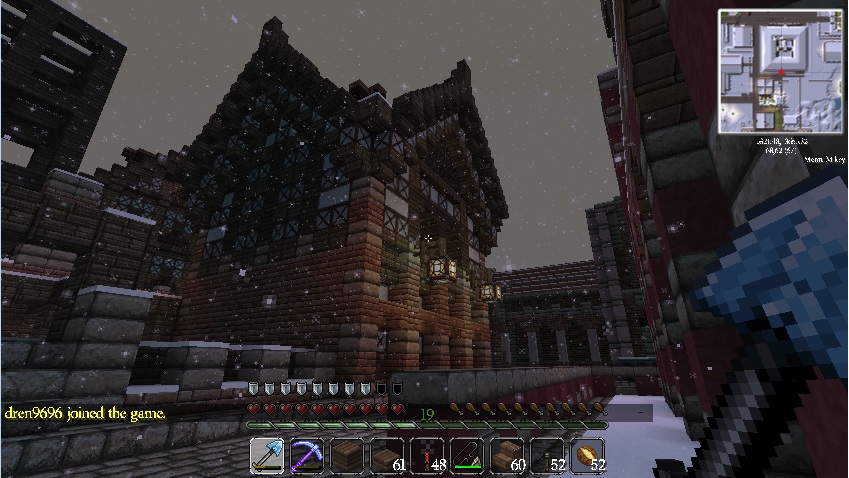Select the purple enchanted pickaxe slot
The height and width of the screenshot is (478, 849).
pos(307,456)
